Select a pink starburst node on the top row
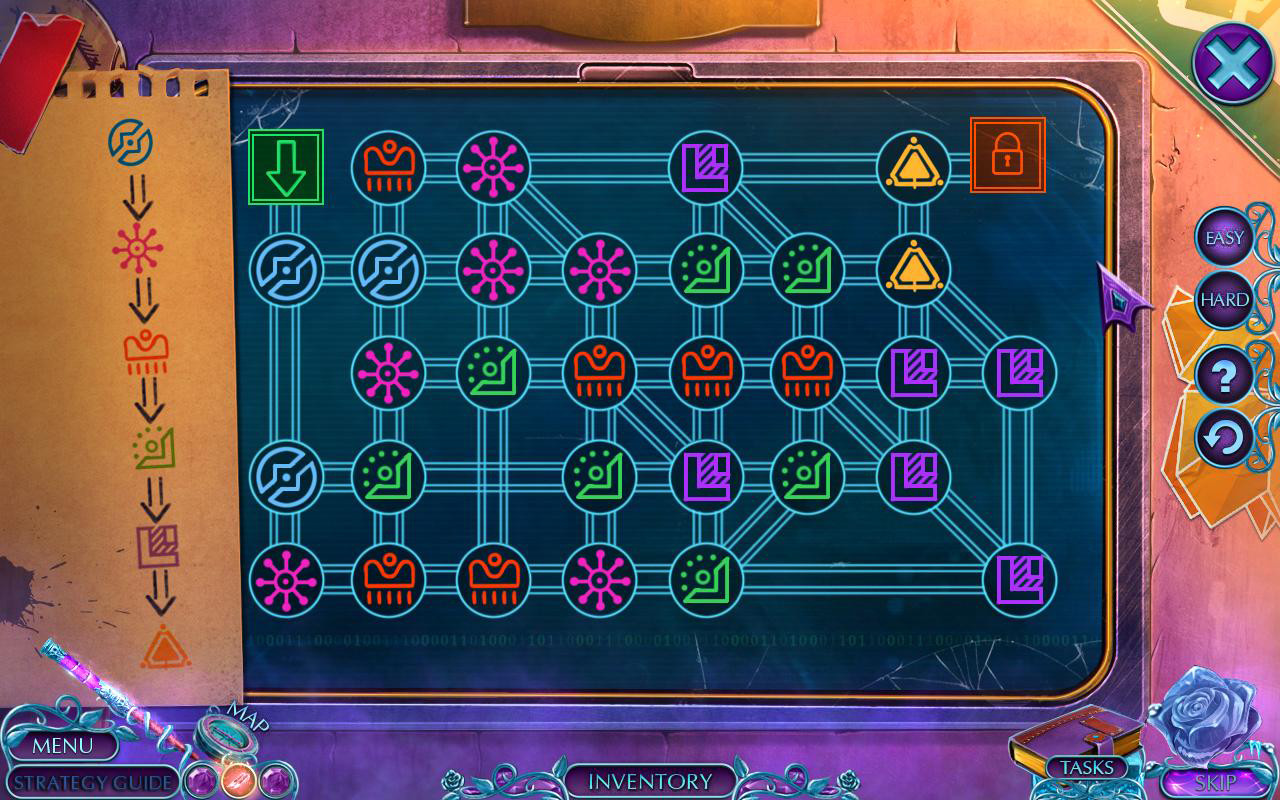 (493, 165)
